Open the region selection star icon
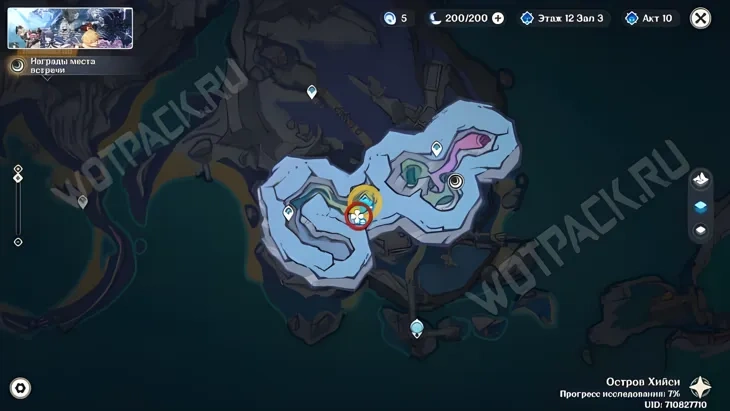 (x=701, y=388)
